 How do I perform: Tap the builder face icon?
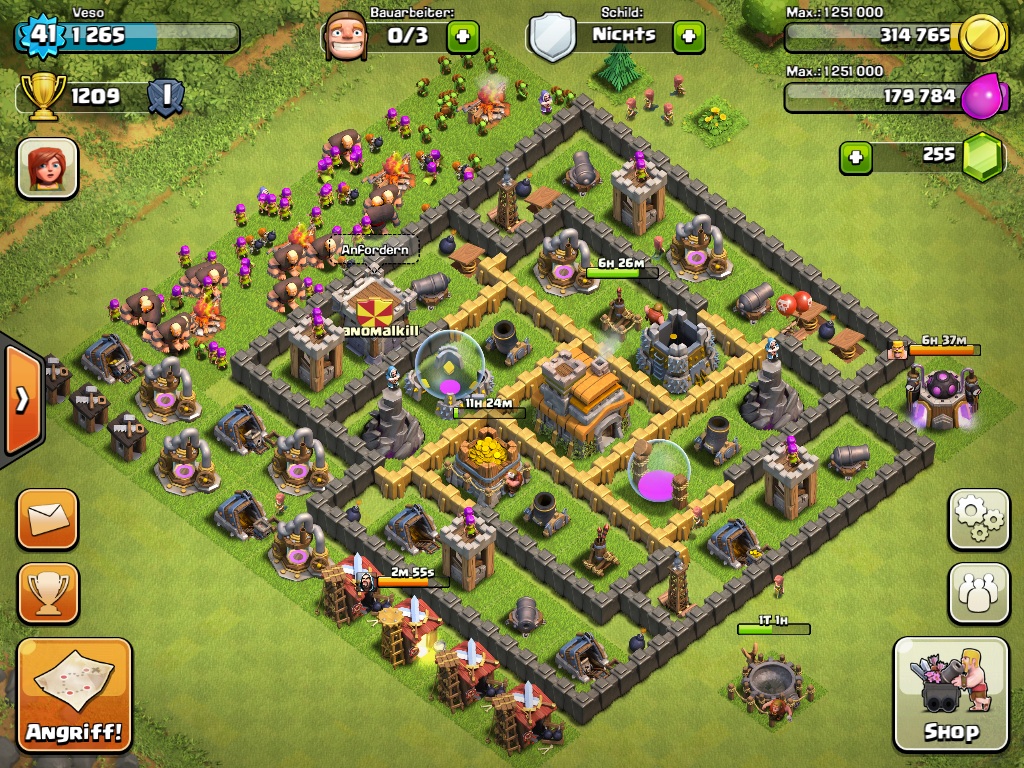346,37
